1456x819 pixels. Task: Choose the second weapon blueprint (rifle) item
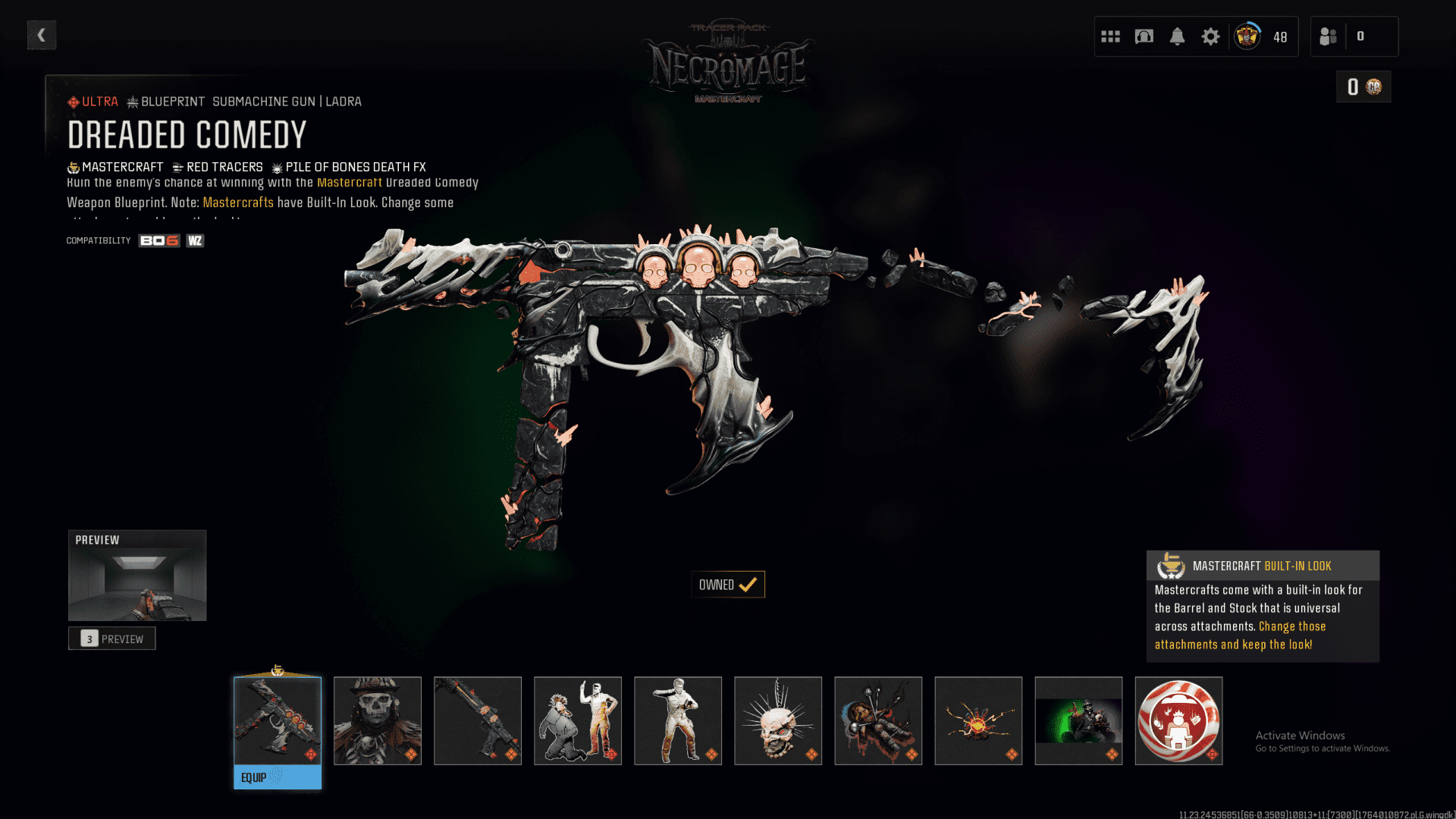(x=478, y=720)
